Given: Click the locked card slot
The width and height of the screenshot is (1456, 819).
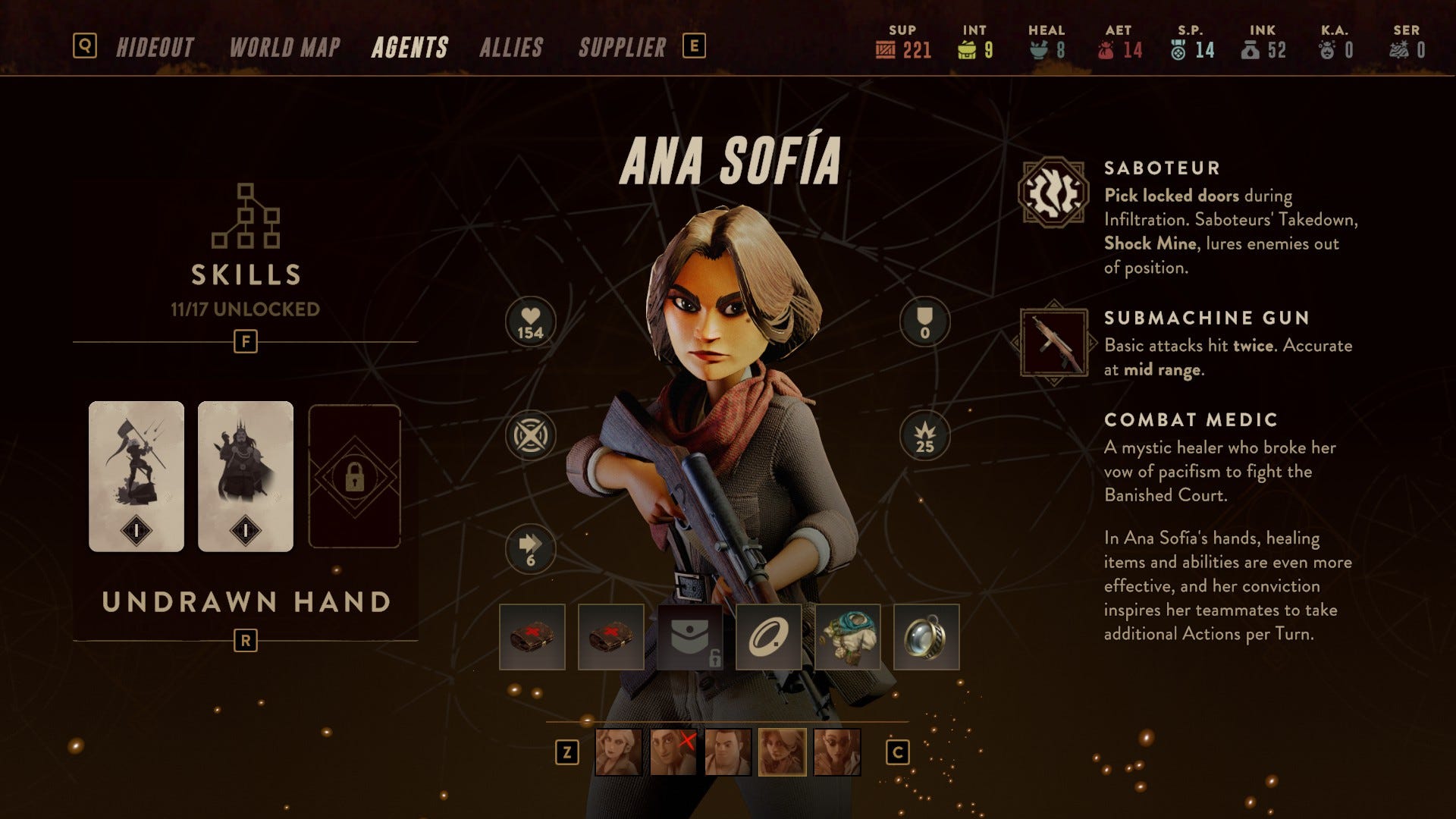Looking at the screenshot, I should [354, 475].
